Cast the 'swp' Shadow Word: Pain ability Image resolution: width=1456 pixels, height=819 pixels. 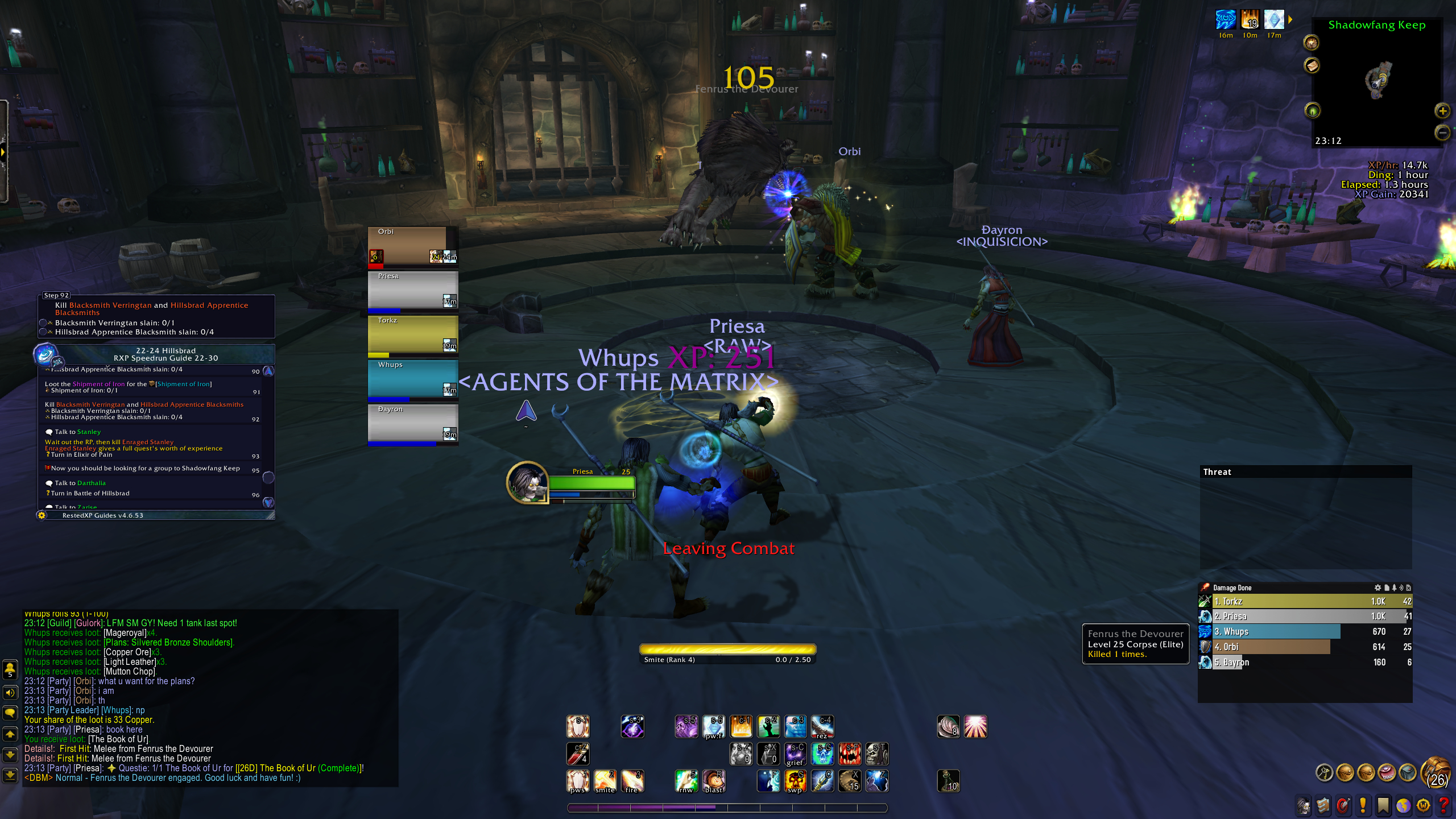pyautogui.click(x=795, y=781)
